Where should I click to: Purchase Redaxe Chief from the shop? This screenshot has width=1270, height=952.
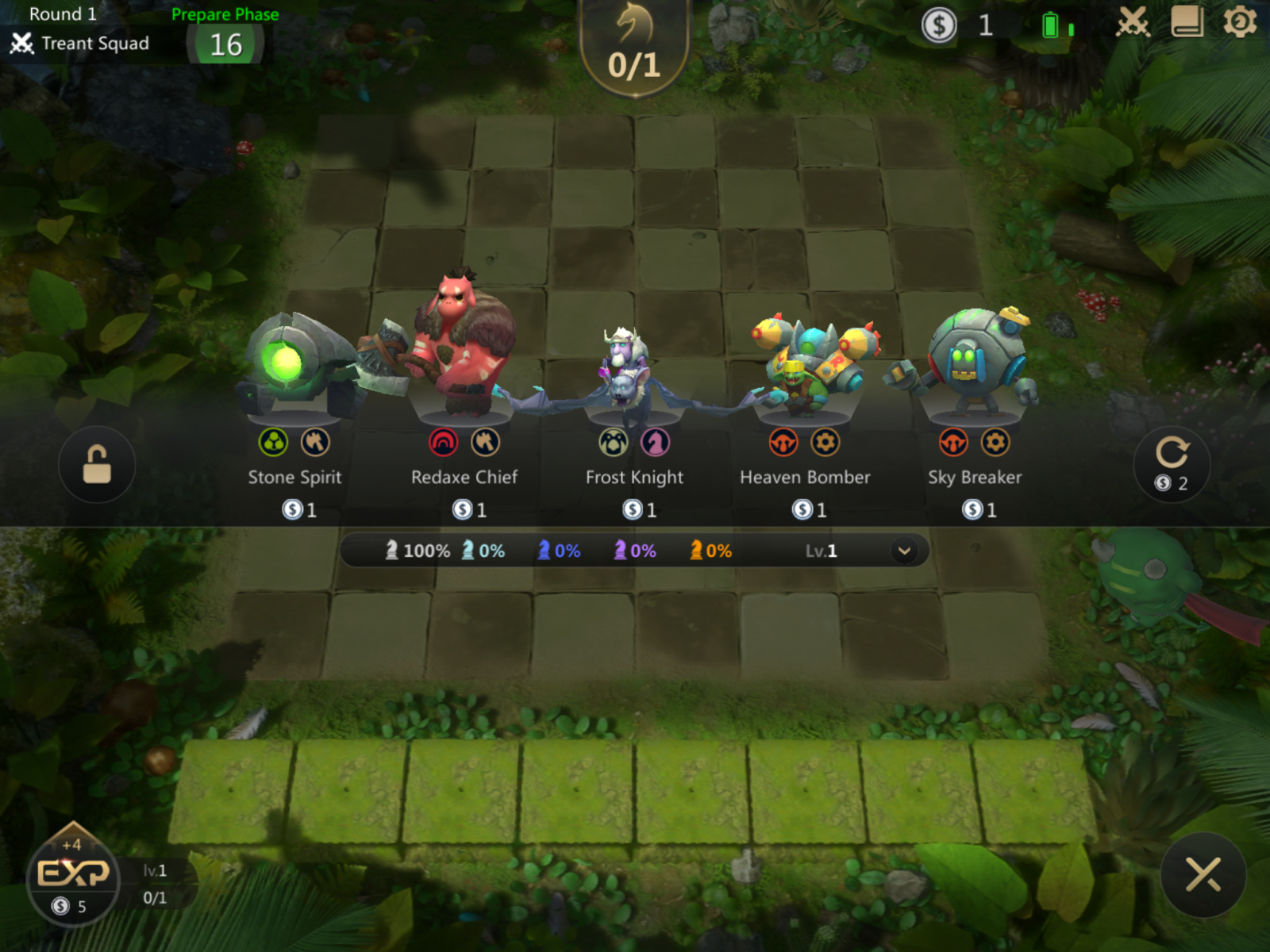pyautogui.click(x=464, y=413)
